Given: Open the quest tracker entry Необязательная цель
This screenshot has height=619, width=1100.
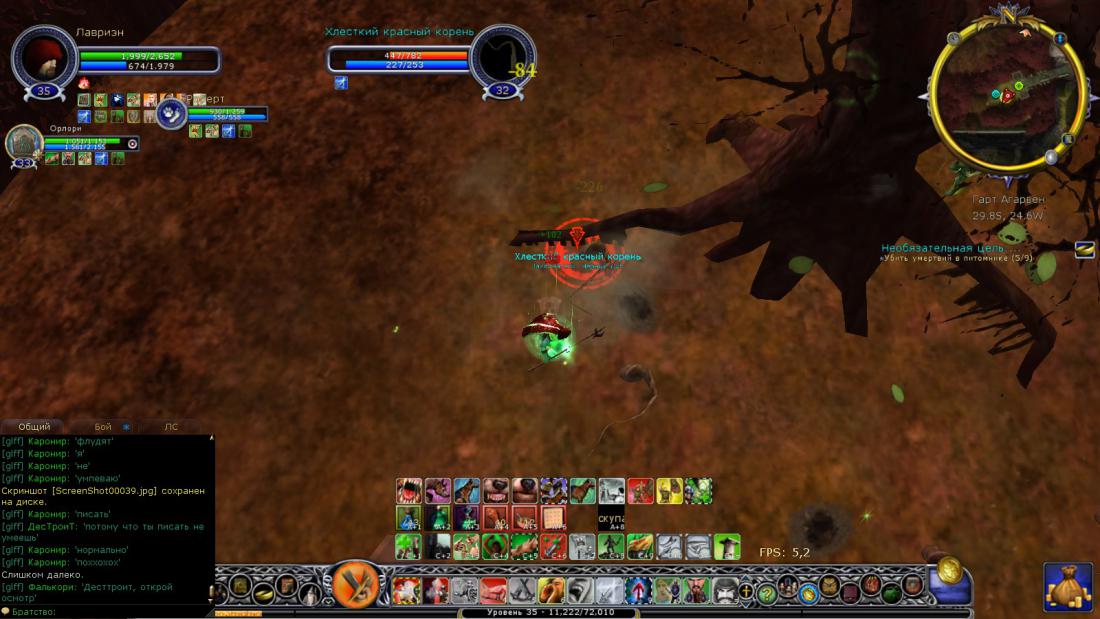Looking at the screenshot, I should pos(944,248).
